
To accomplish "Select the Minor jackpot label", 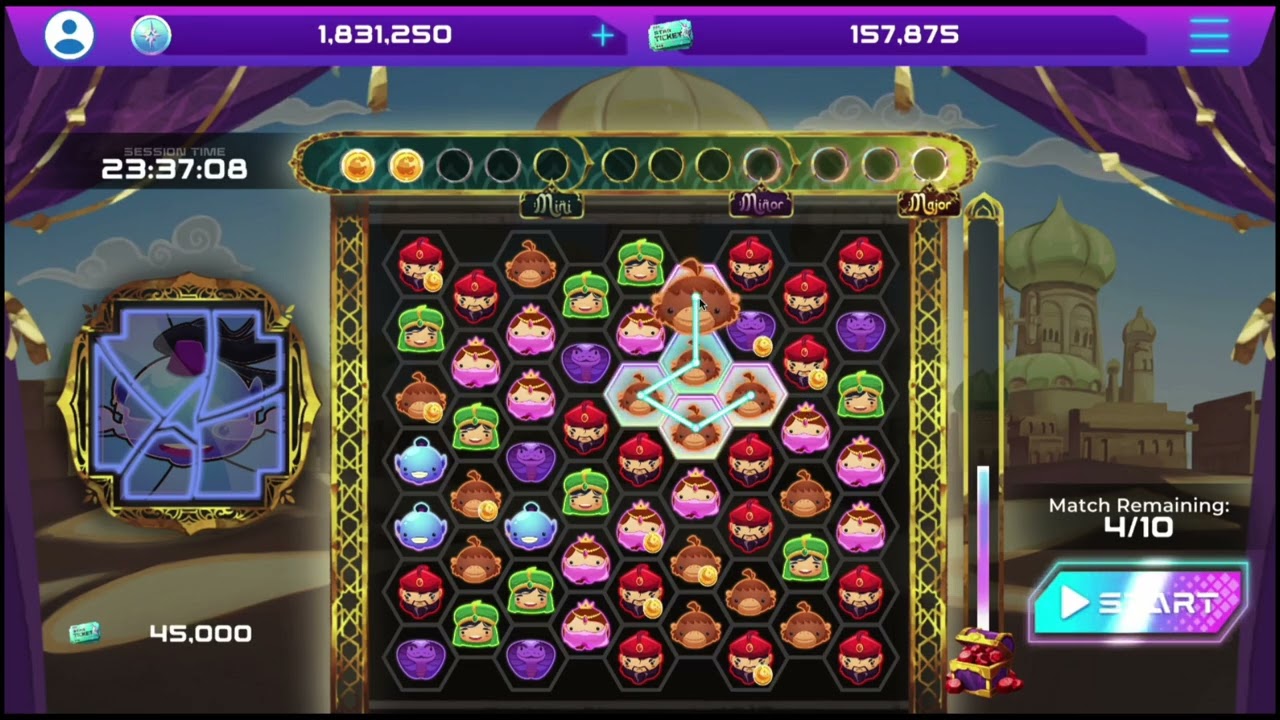I will click(x=762, y=205).
